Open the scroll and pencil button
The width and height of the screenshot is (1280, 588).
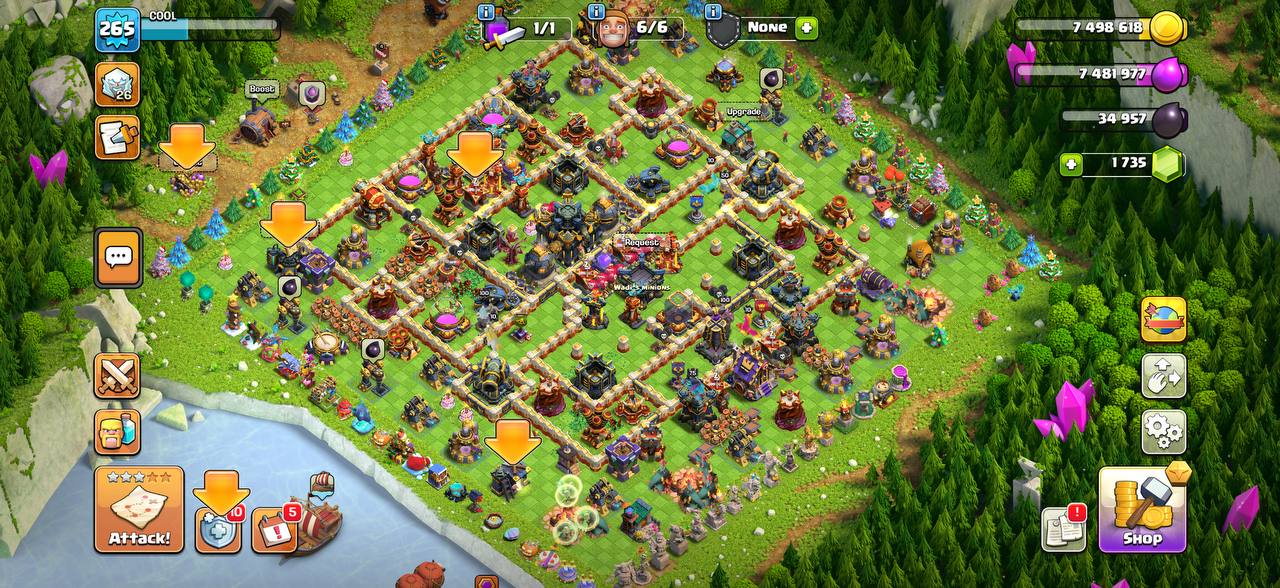pos(117,137)
